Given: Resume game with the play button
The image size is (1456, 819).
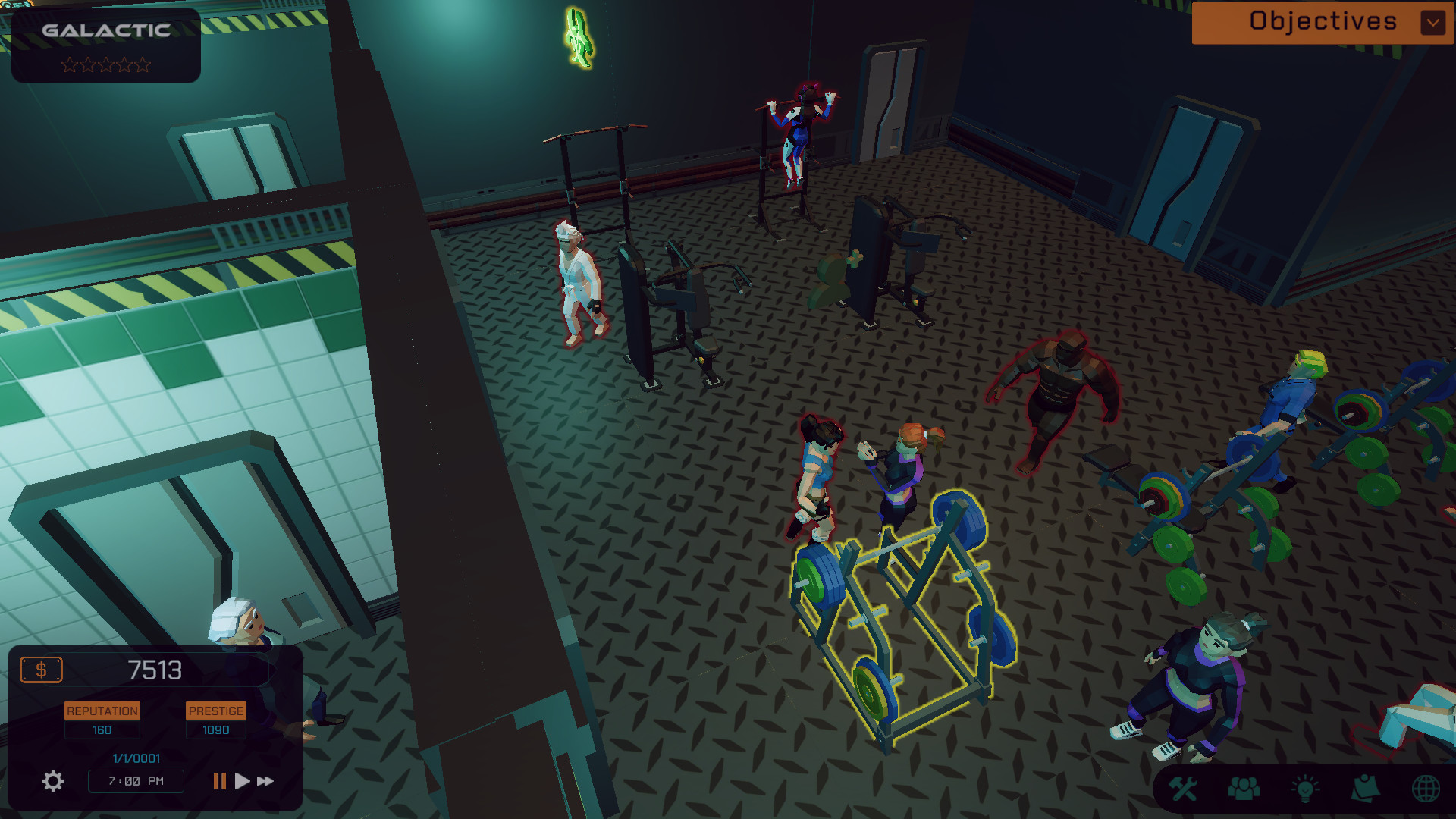Looking at the screenshot, I should [x=242, y=780].
